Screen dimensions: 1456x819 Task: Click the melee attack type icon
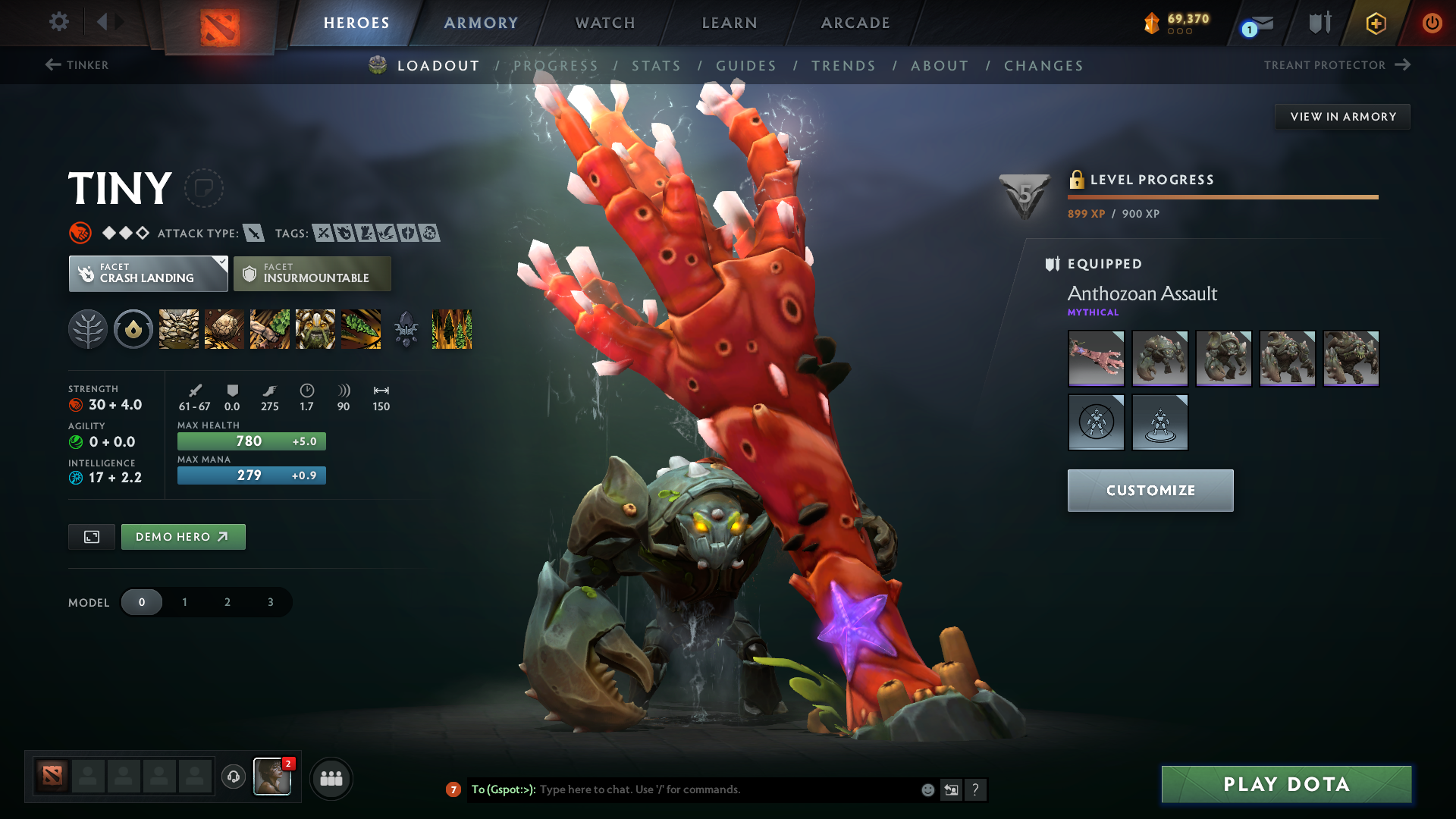[253, 233]
